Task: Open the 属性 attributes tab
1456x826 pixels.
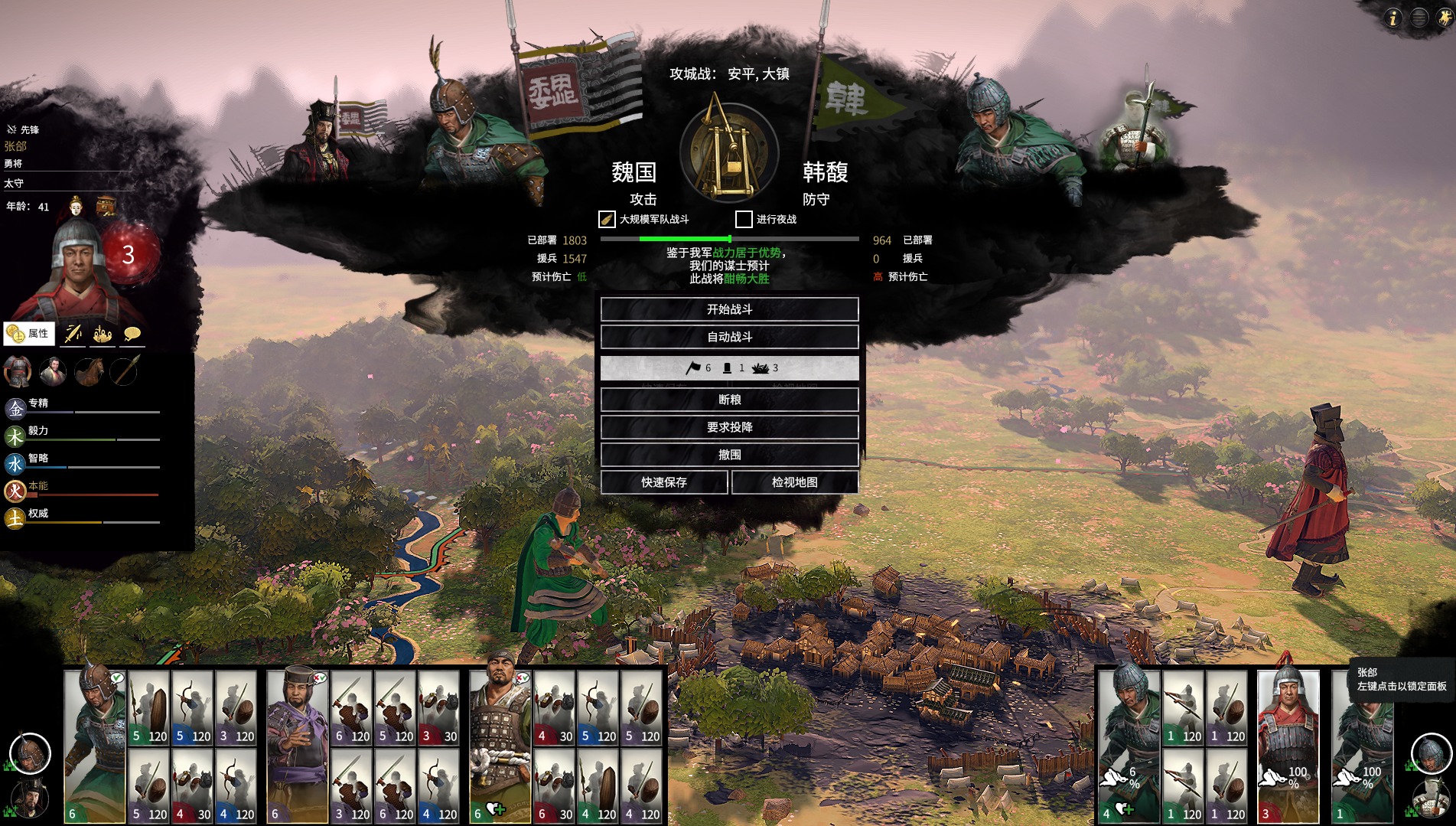Action: 29,334
